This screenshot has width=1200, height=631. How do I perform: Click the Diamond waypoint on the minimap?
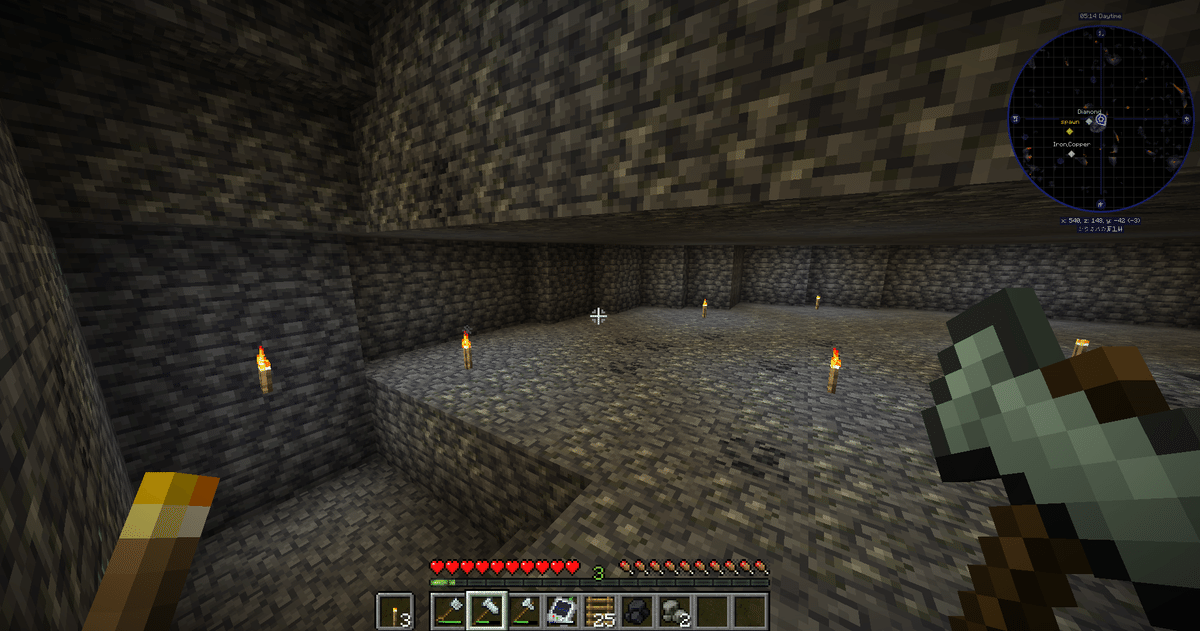click(1090, 121)
